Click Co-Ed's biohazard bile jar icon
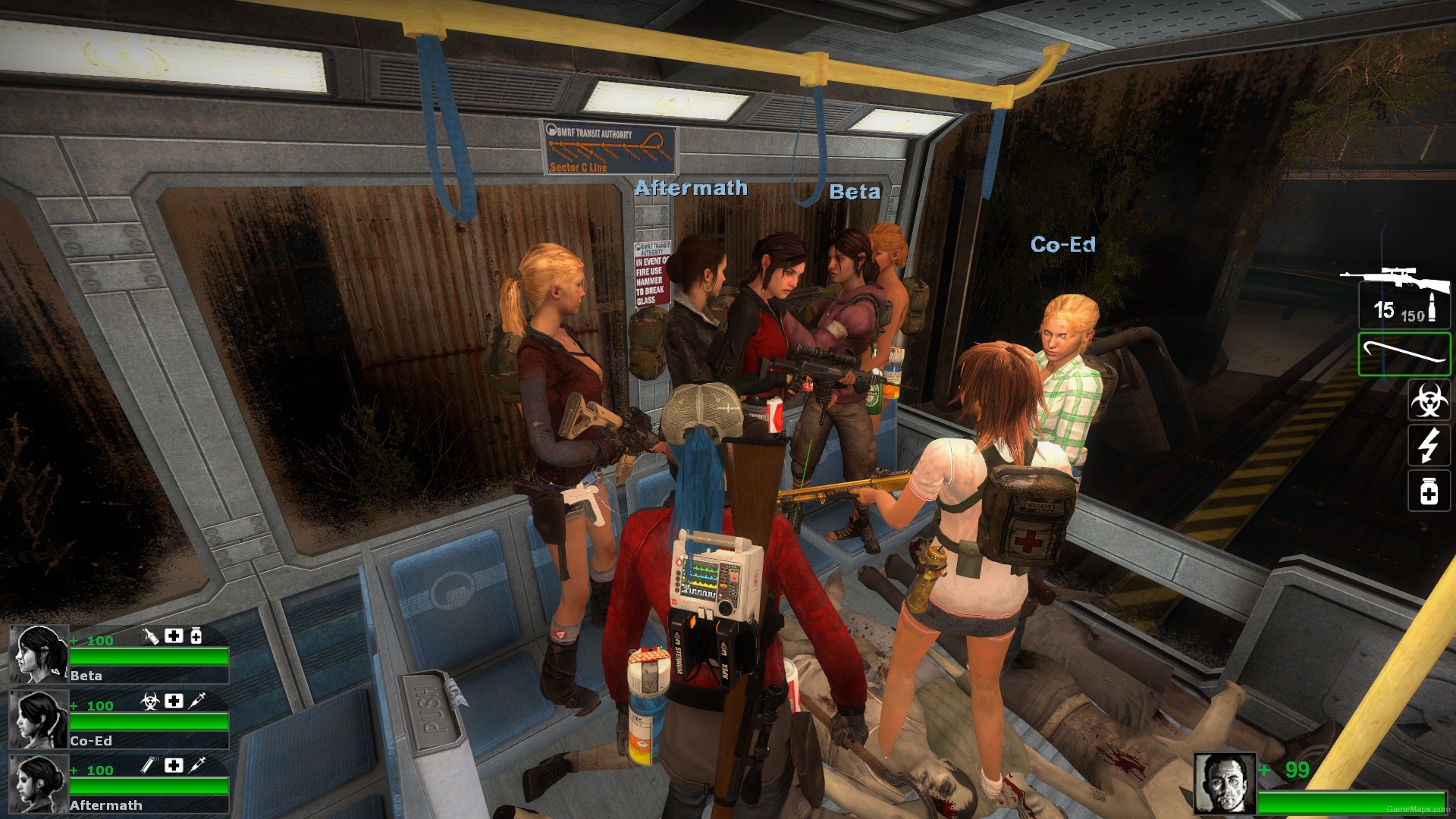1456x819 pixels. [150, 701]
